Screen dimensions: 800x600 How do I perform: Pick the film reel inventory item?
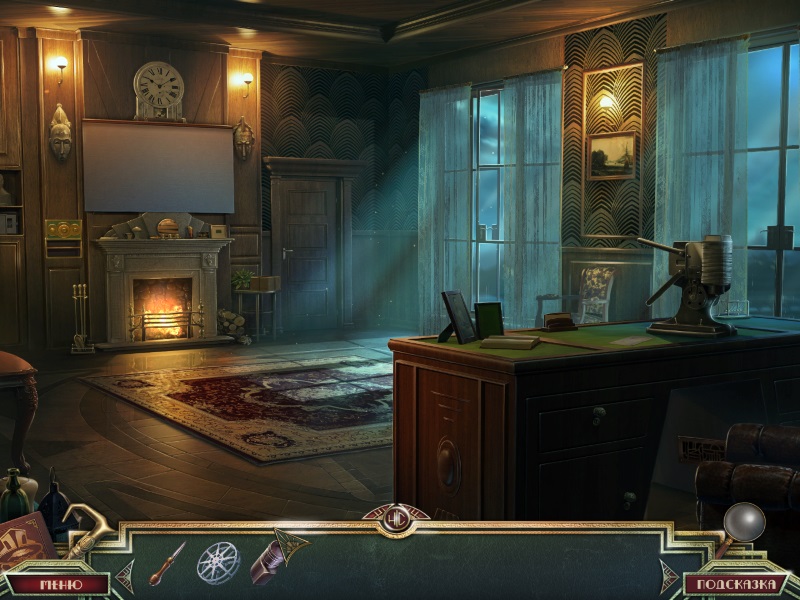(x=218, y=562)
